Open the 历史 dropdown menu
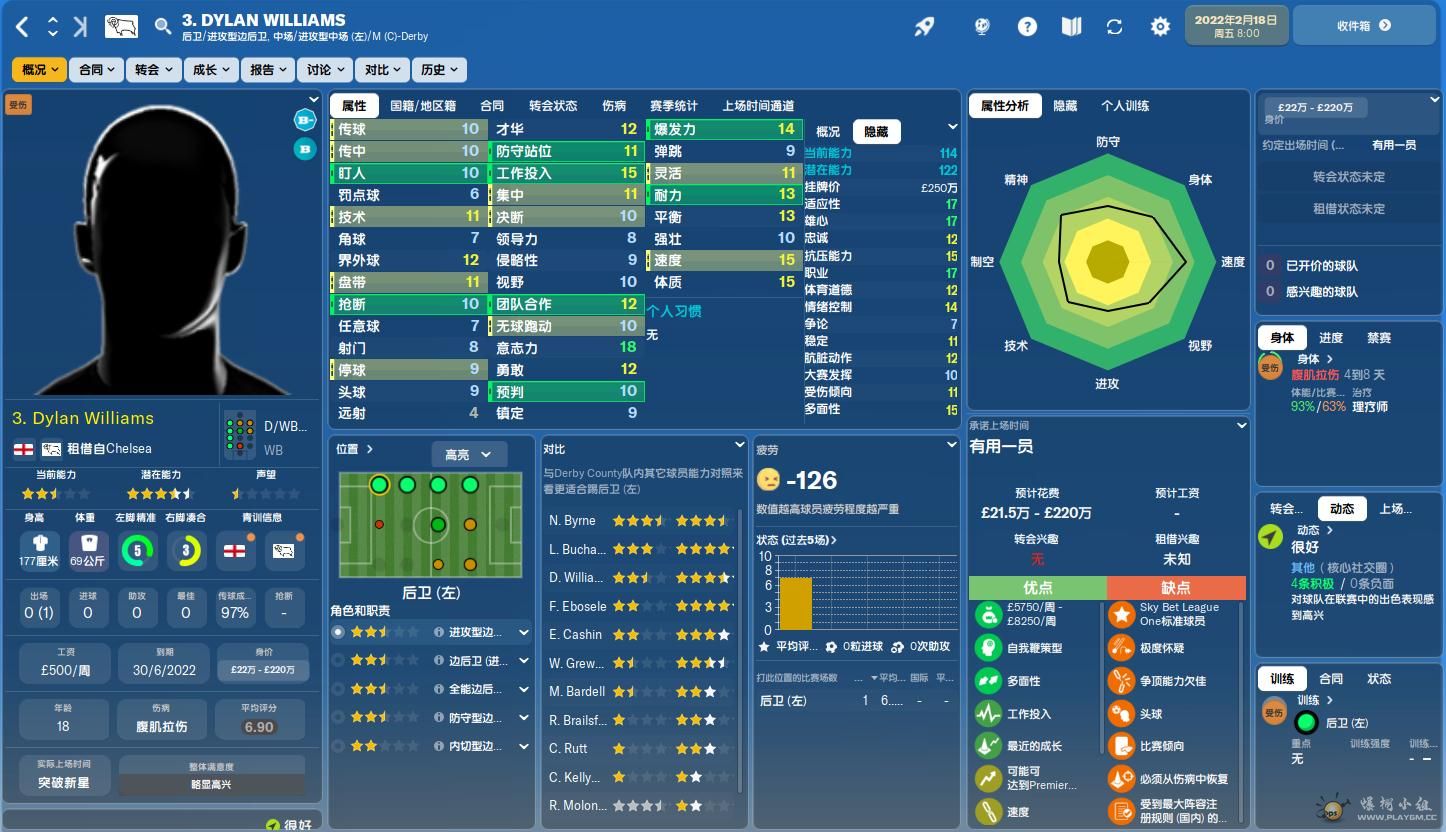 (440, 70)
